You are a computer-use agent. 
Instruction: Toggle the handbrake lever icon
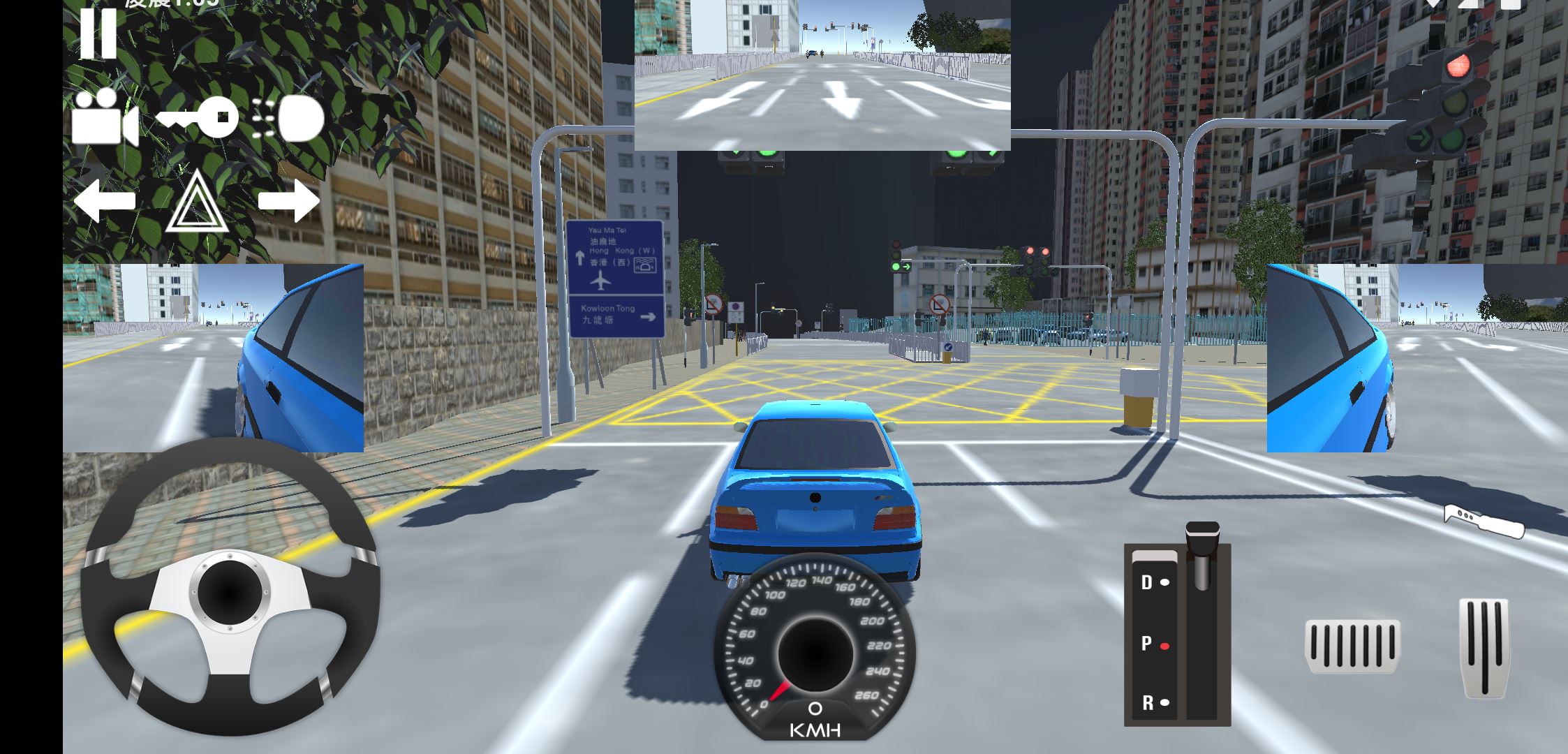click(1484, 522)
